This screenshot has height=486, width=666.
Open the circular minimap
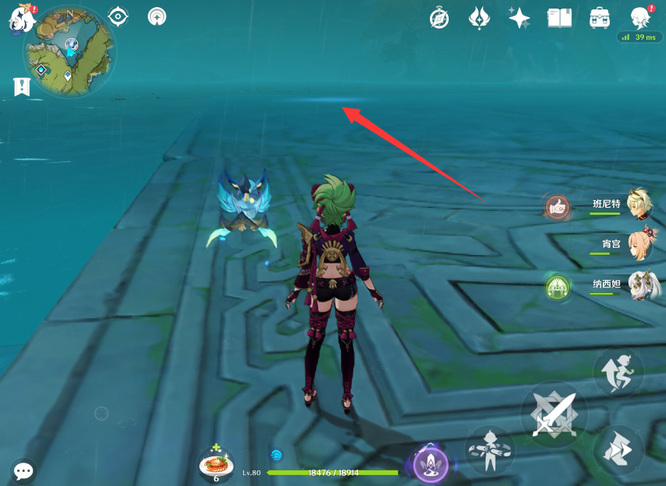click(69, 50)
